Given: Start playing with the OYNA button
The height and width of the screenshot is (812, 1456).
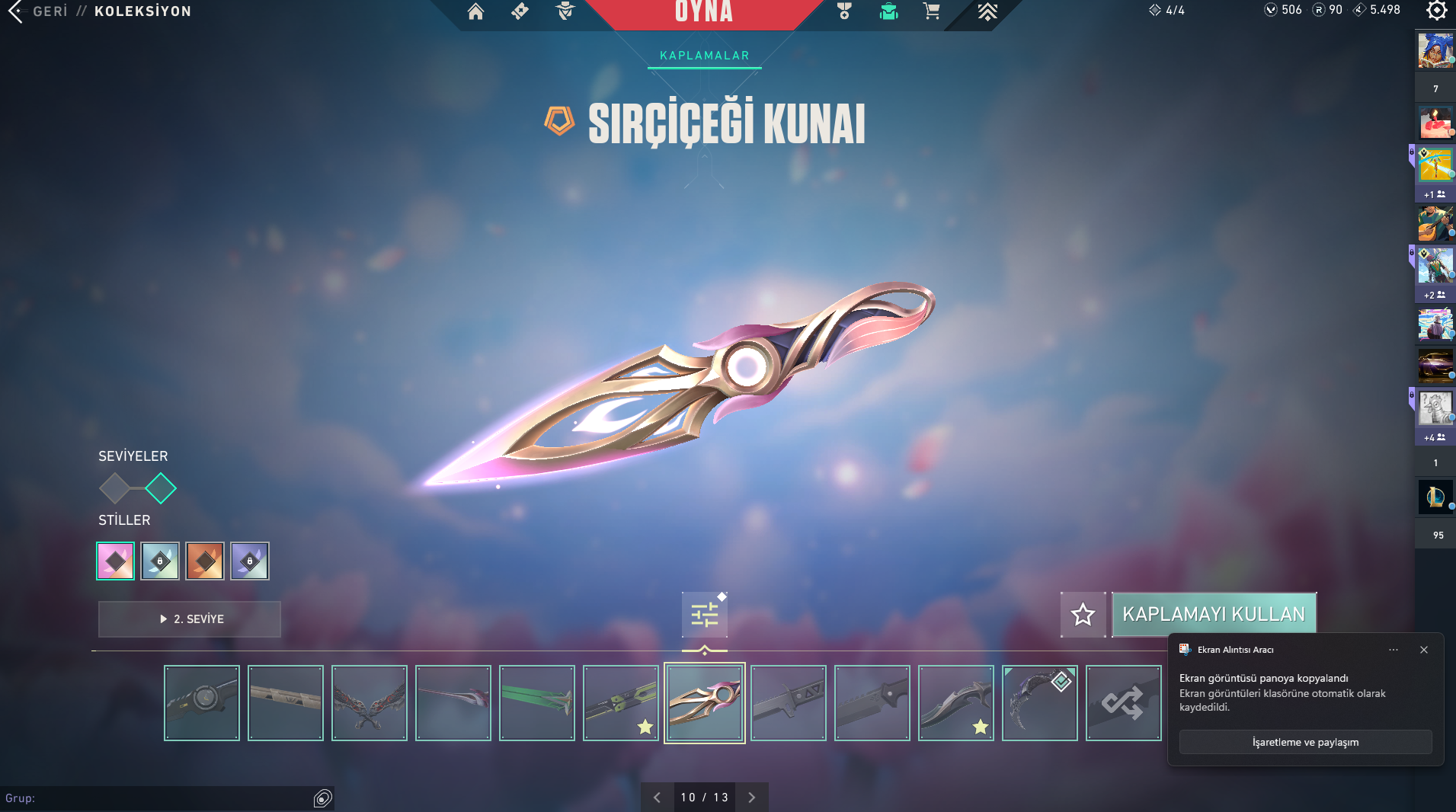Looking at the screenshot, I should 703,12.
